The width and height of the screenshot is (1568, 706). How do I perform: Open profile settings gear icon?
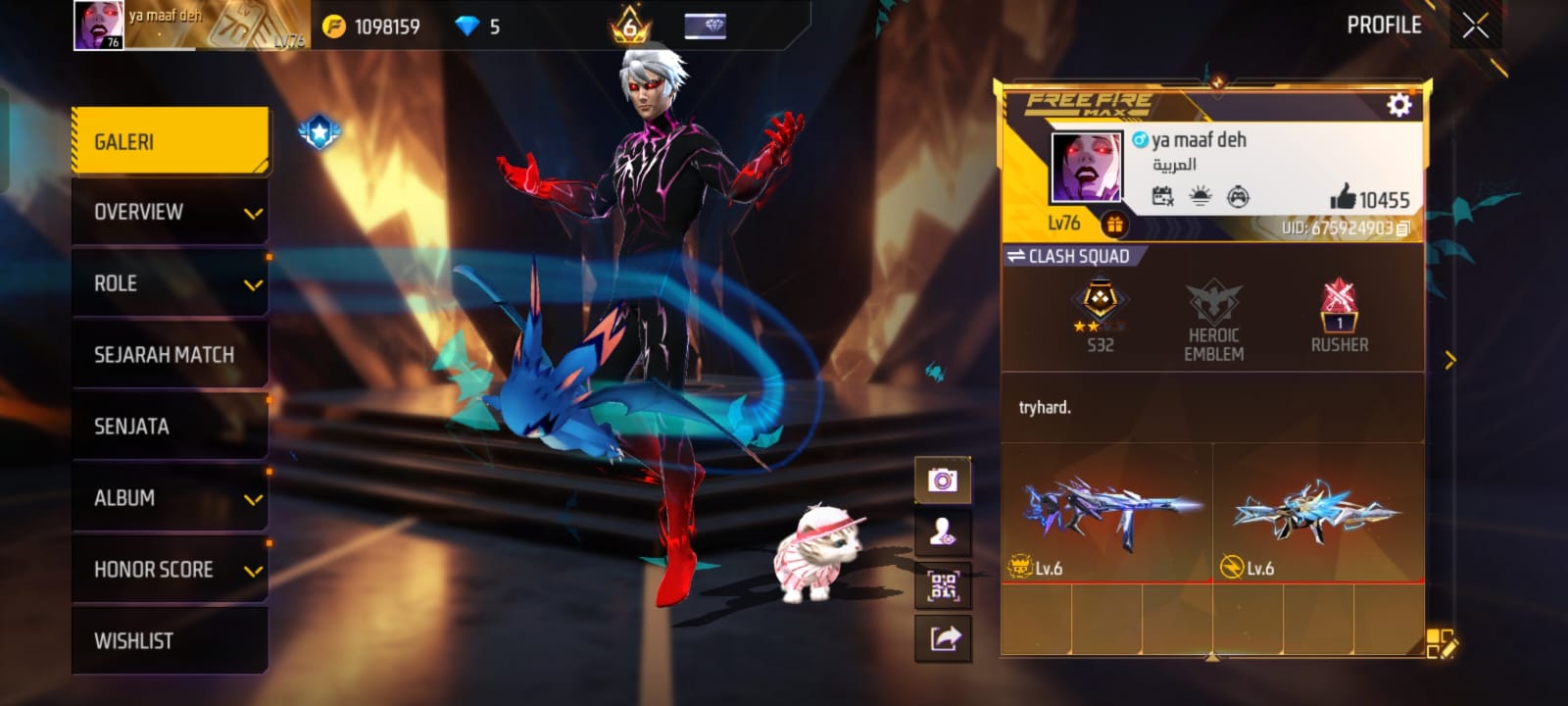point(1398,104)
